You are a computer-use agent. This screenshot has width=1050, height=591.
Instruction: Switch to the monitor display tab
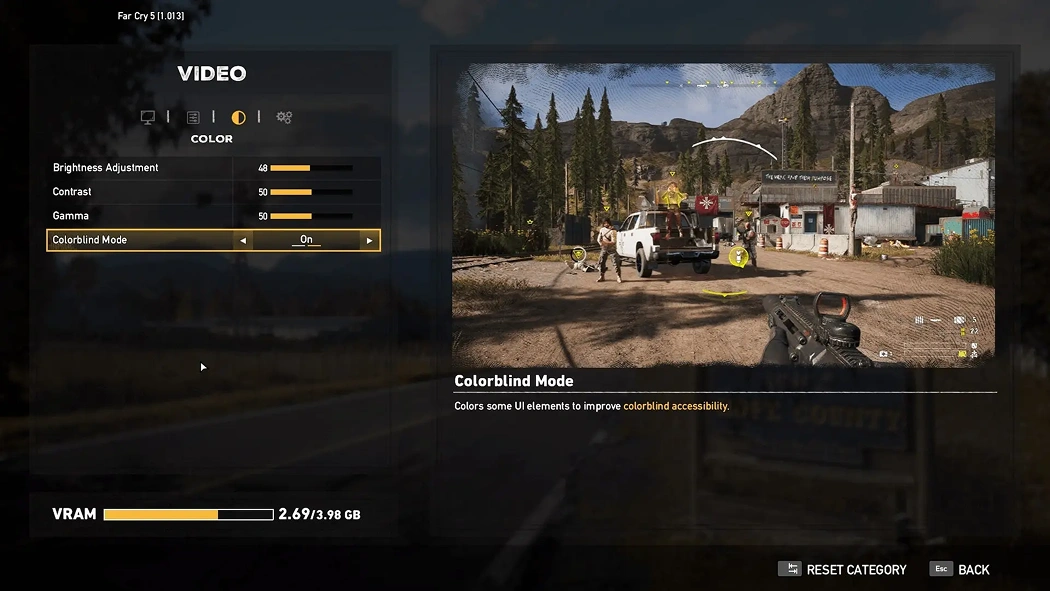coord(148,118)
